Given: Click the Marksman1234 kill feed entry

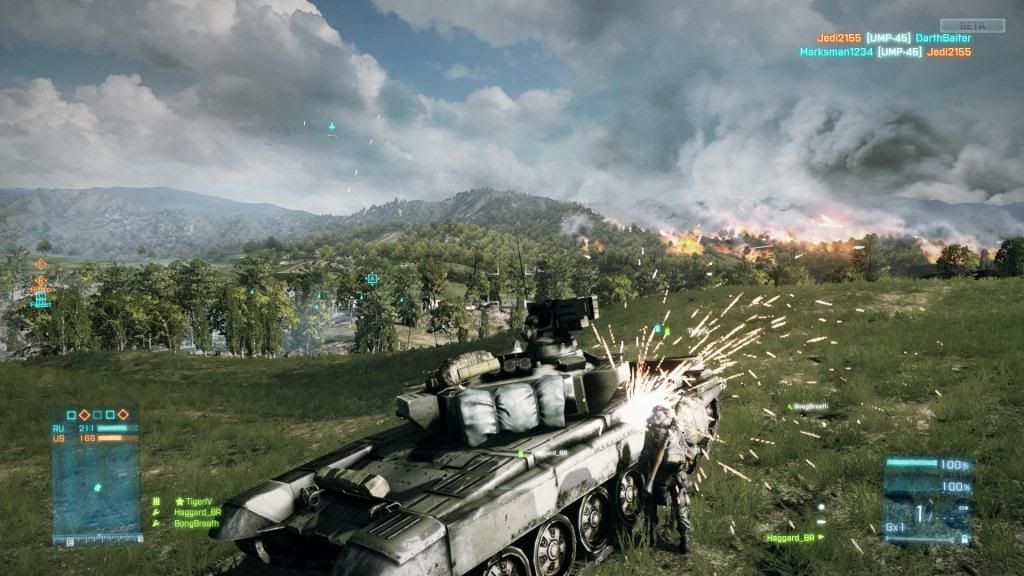Looking at the screenshot, I should (836, 51).
